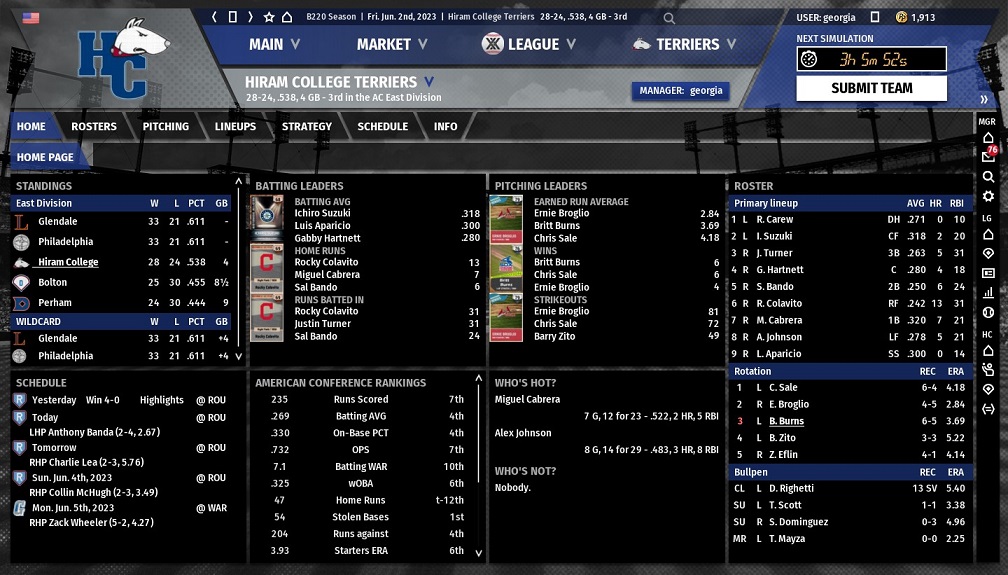1008x575 pixels.
Task: Show the INFO tab
Action: (446, 127)
